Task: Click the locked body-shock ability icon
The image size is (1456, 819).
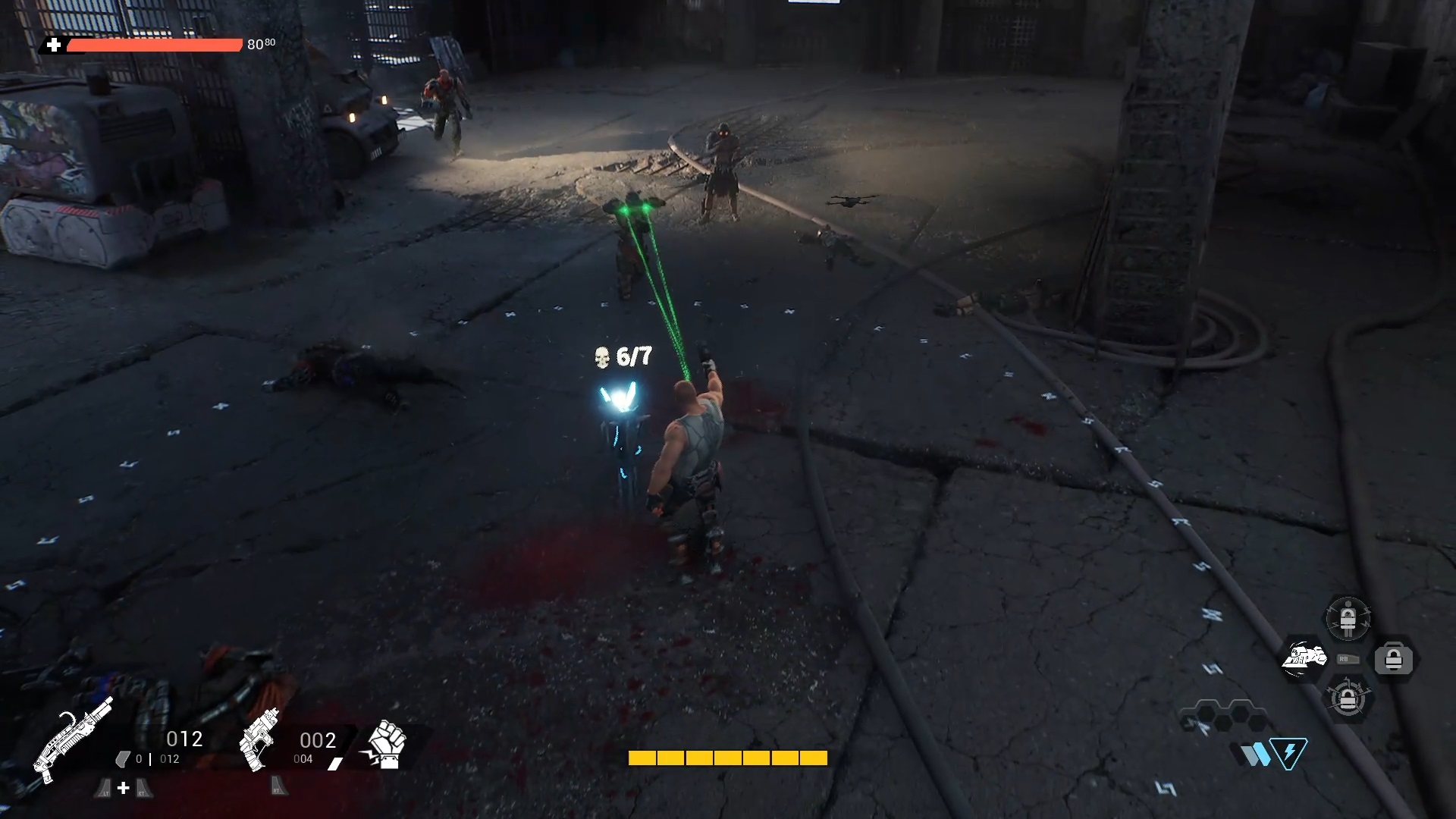Action: coord(1348,619)
